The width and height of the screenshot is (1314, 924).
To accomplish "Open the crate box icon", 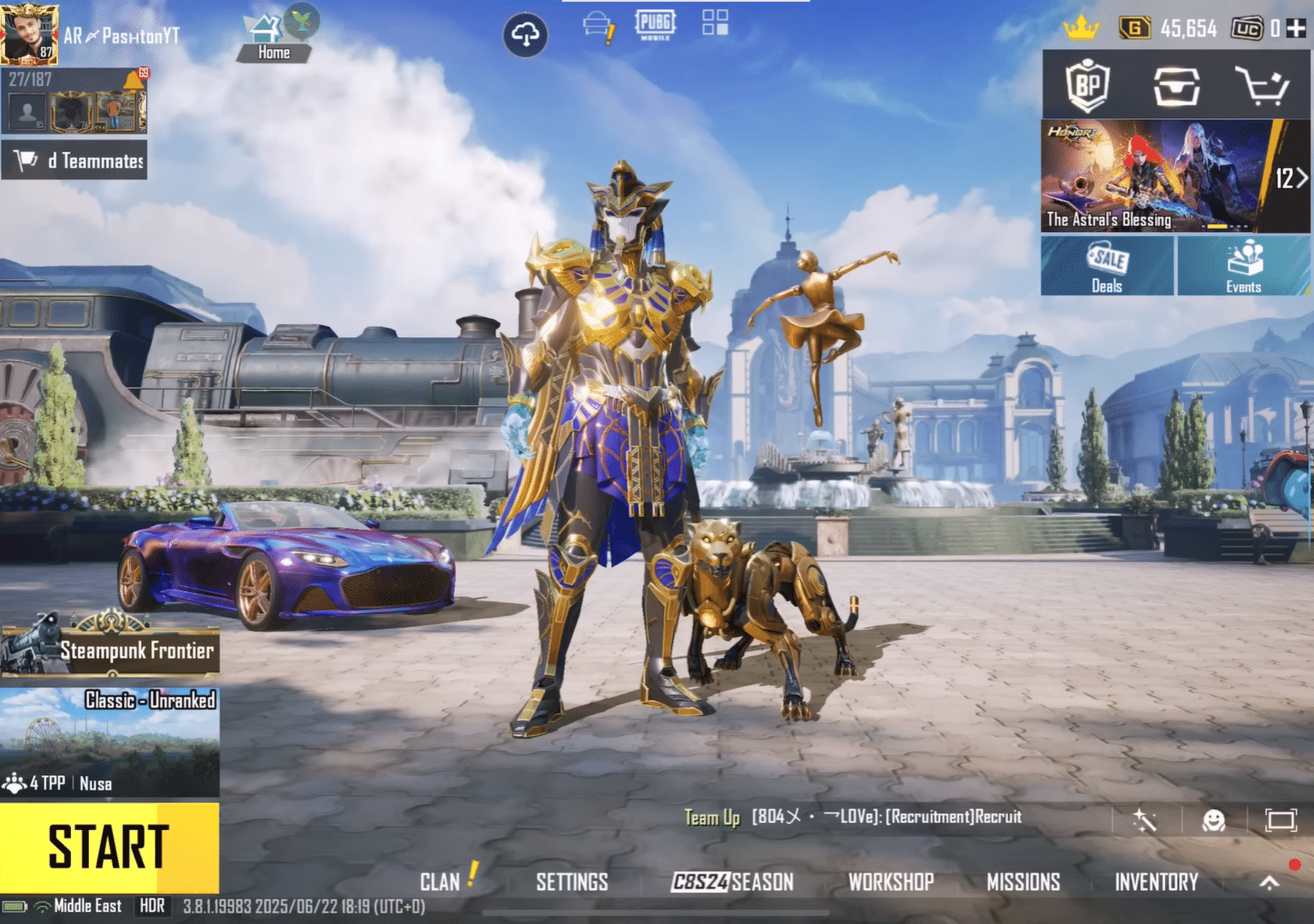I will pyautogui.click(x=1176, y=86).
